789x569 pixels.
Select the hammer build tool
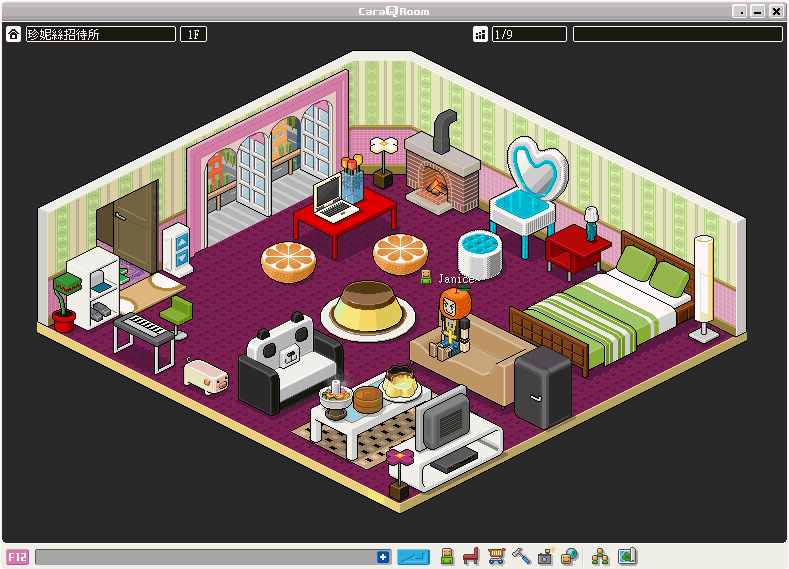click(520, 557)
